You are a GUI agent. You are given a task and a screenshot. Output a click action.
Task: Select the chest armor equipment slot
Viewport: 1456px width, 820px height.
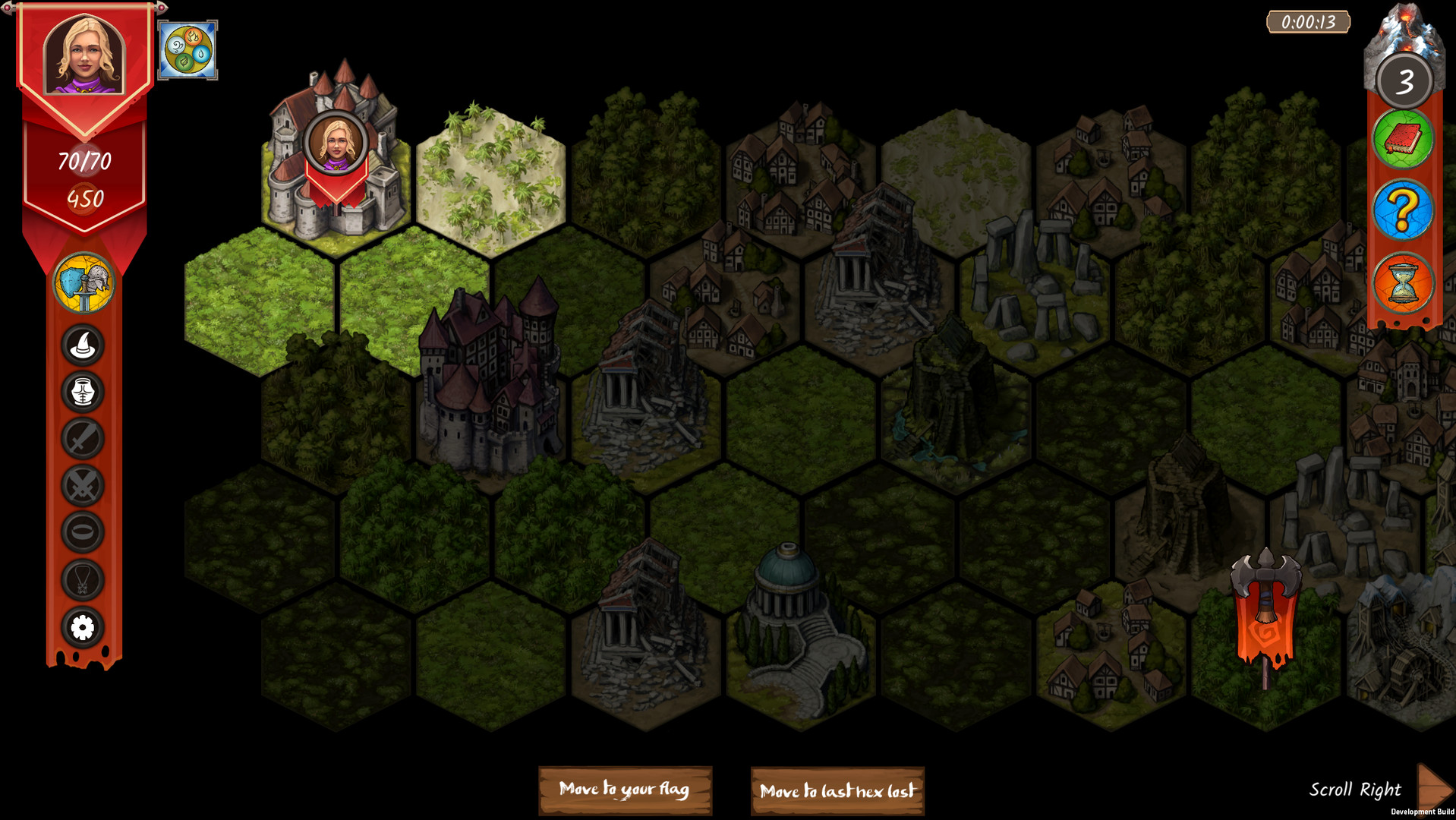[x=83, y=393]
